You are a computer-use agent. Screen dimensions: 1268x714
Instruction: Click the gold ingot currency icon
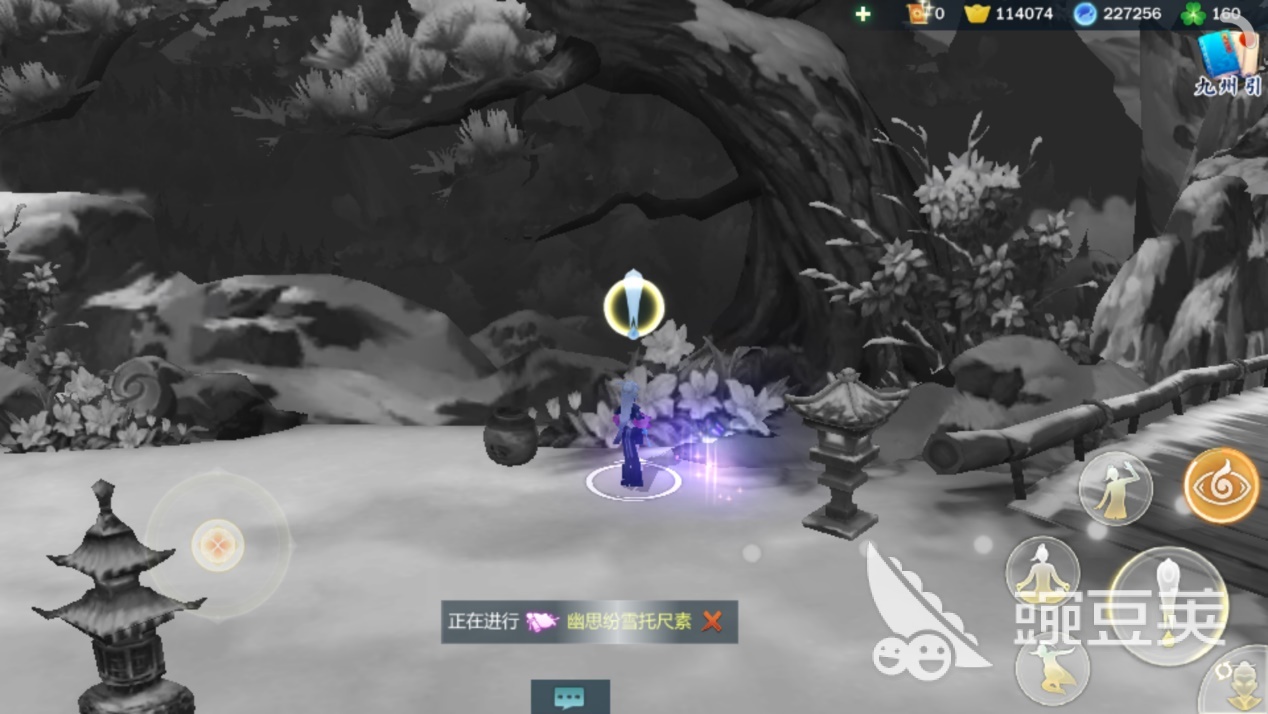pyautogui.click(x=976, y=14)
